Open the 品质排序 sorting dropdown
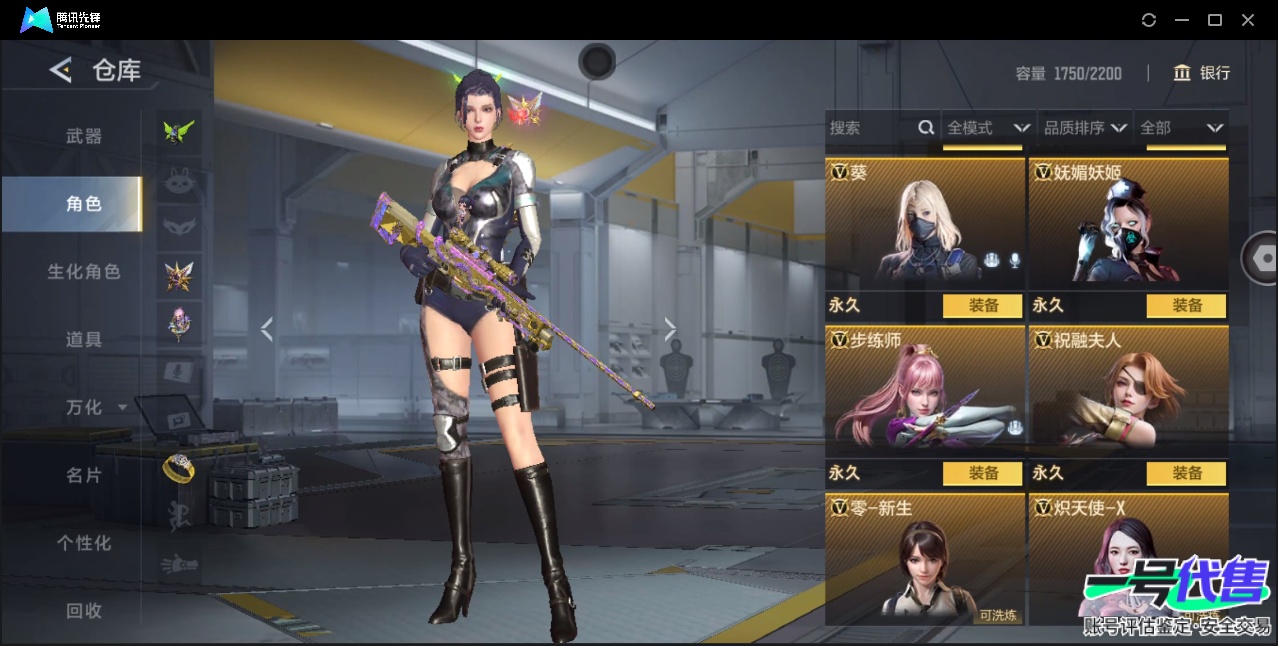The height and width of the screenshot is (646, 1278). [x=1085, y=128]
